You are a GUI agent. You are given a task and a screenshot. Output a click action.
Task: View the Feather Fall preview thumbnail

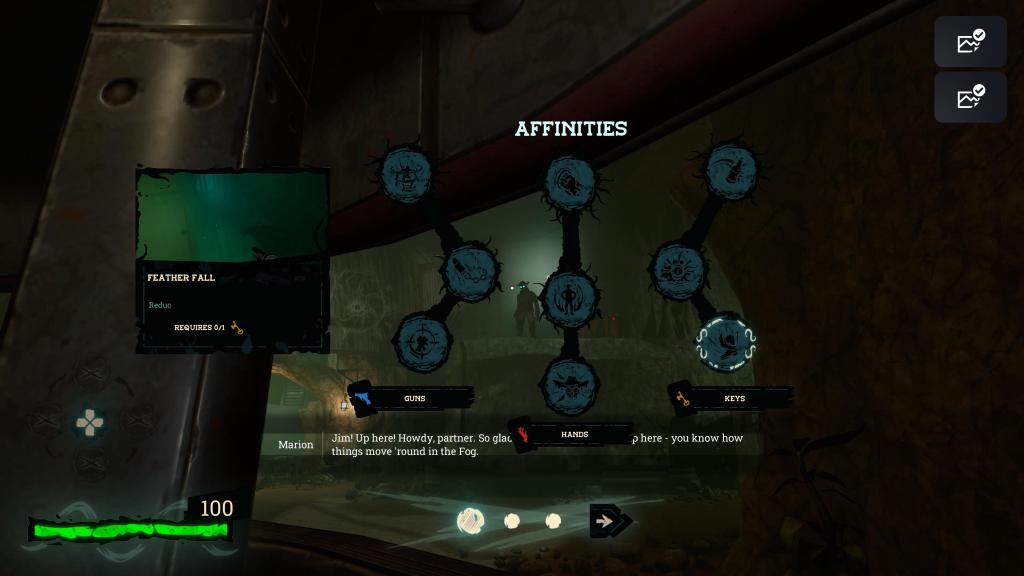coord(233,216)
